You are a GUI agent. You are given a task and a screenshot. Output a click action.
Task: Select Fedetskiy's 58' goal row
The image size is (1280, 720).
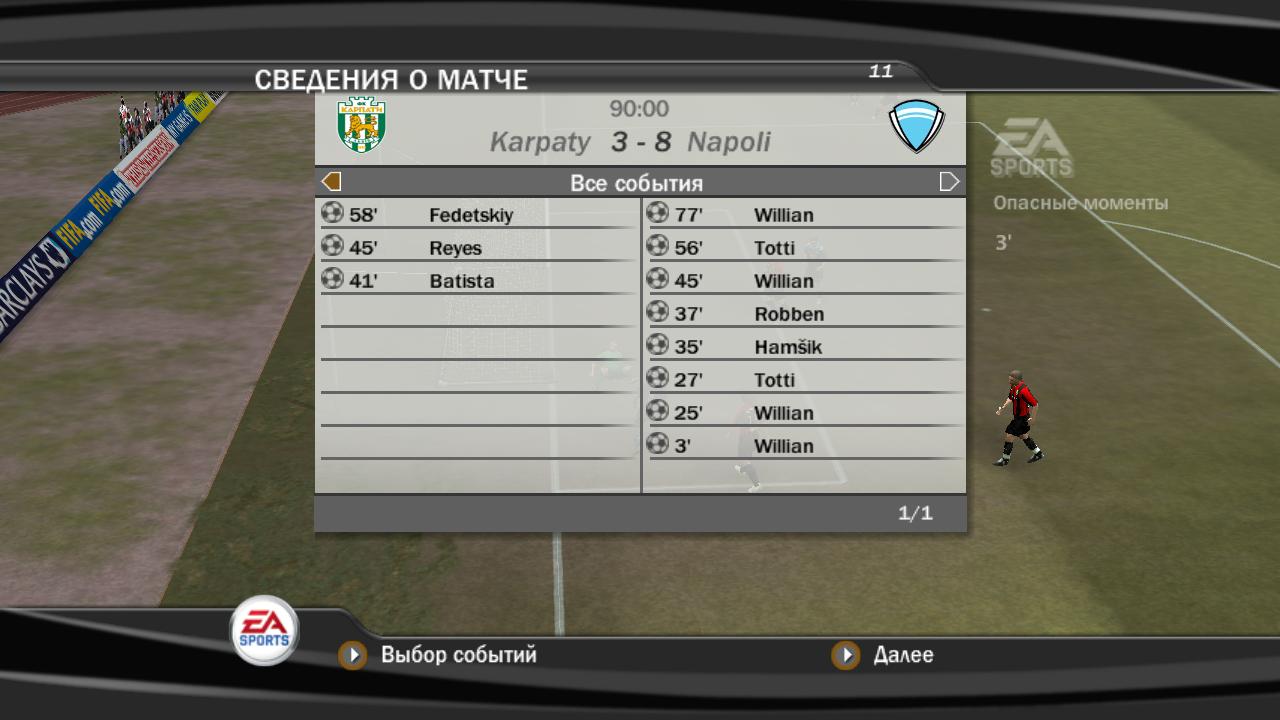[x=478, y=215]
